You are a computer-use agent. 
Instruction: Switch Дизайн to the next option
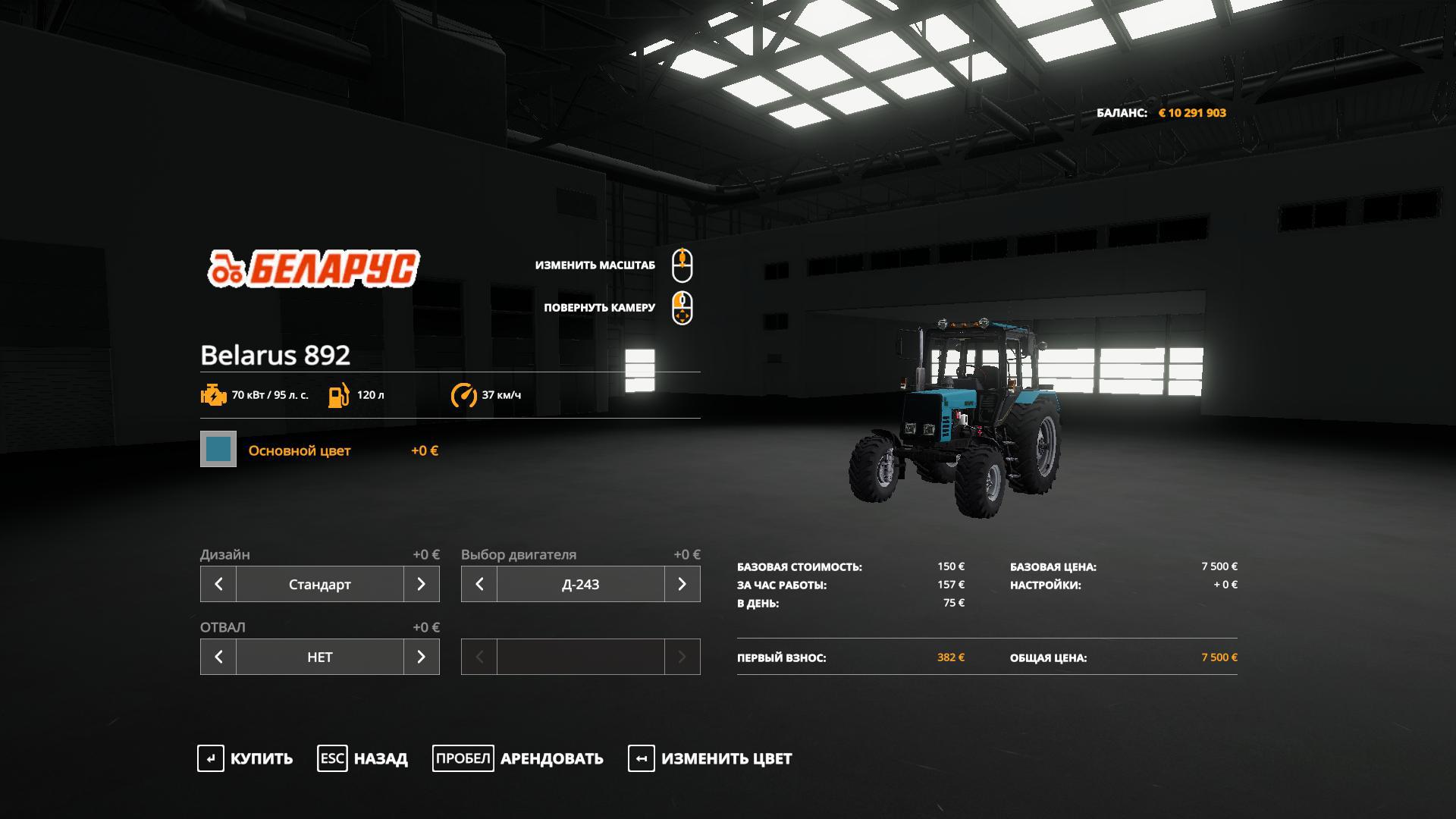[422, 584]
